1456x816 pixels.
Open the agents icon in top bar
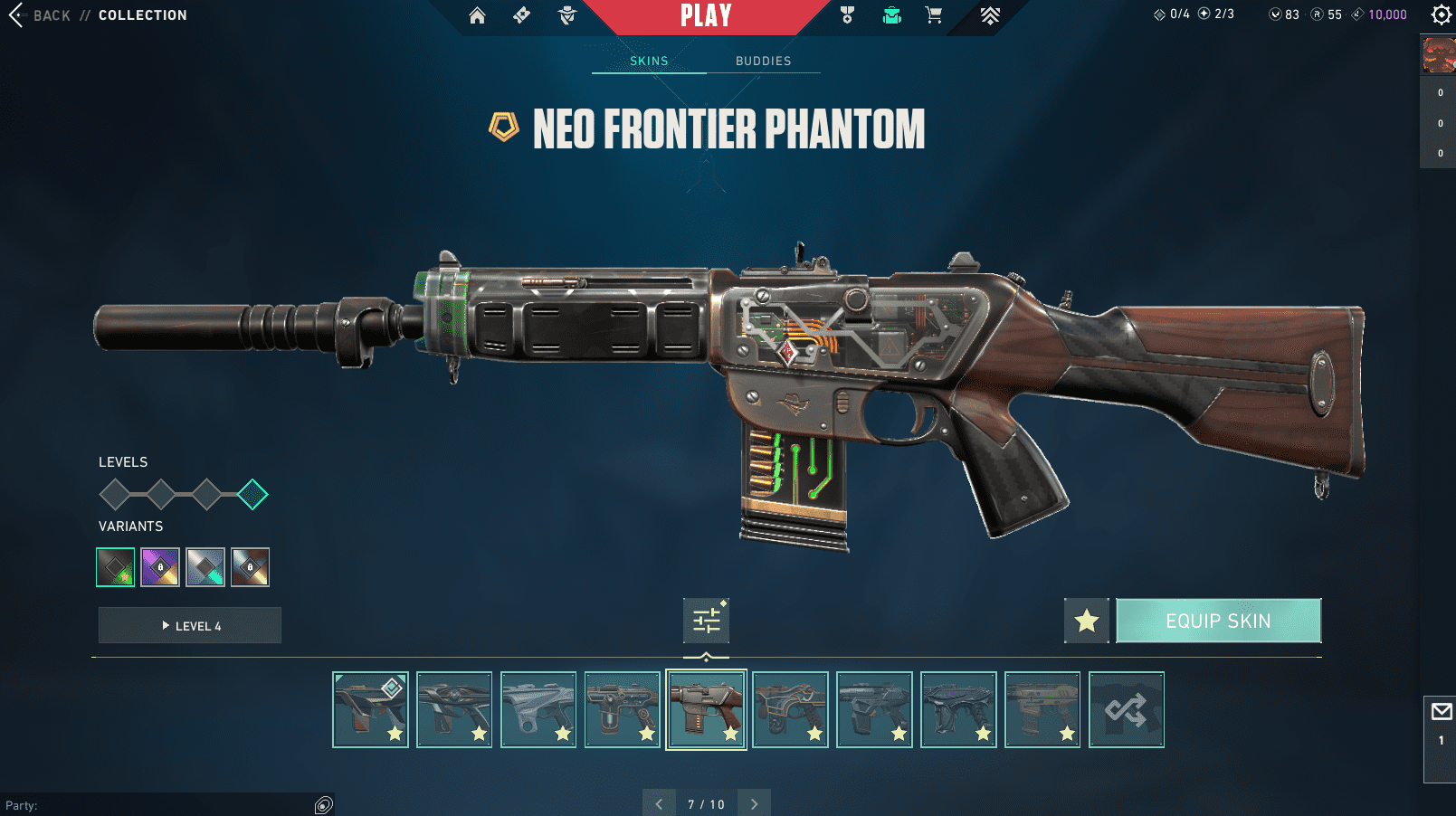coord(567,15)
